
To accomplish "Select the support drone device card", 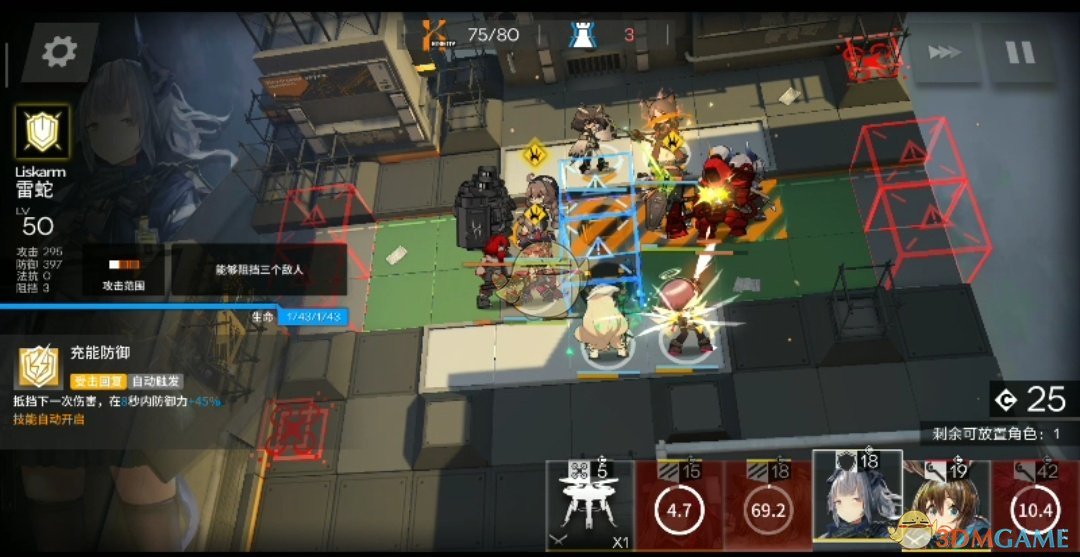I will click(x=589, y=506).
